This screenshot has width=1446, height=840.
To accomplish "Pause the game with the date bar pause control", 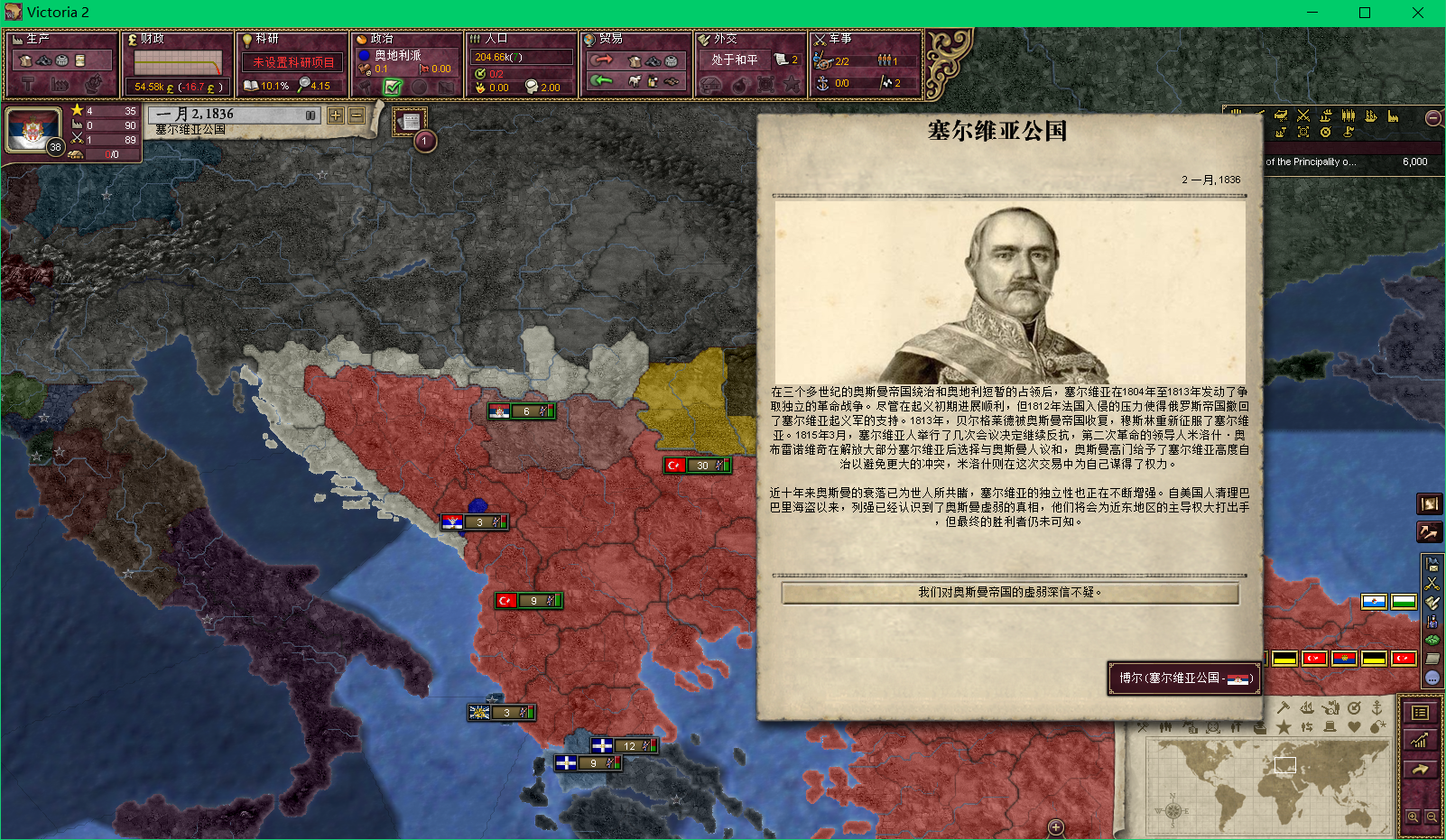I will point(311,115).
